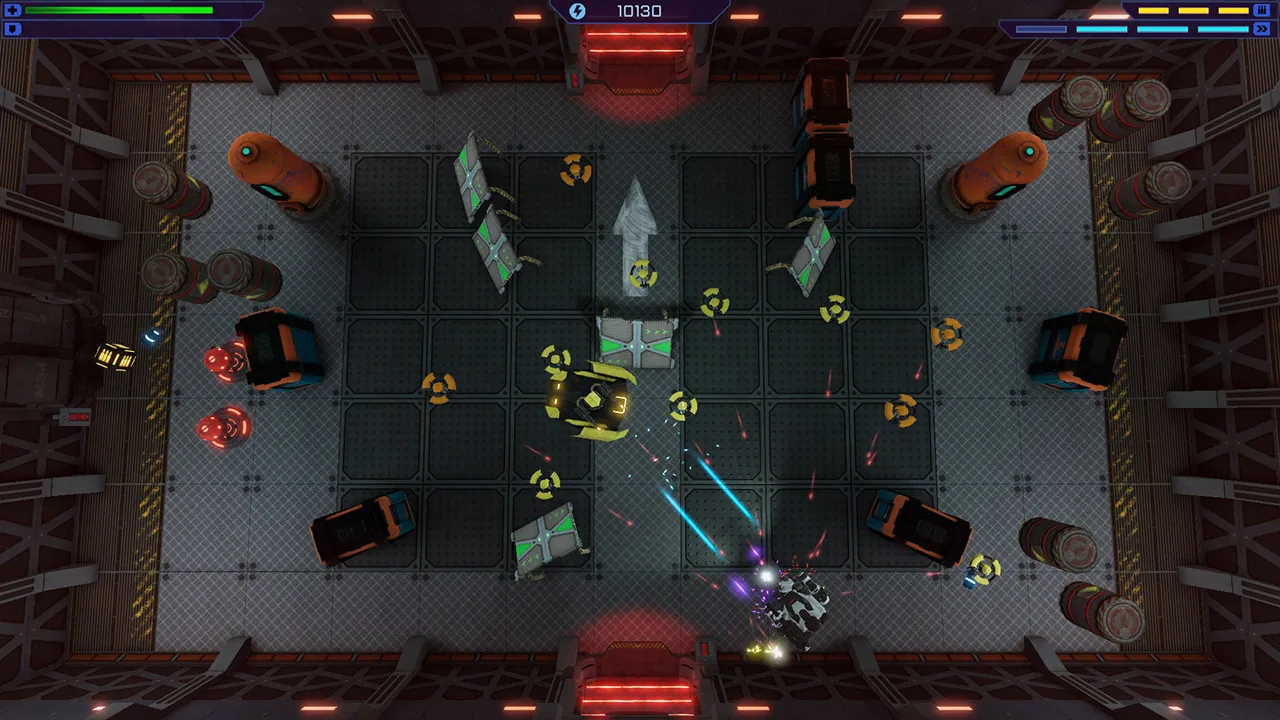Open the central crate with green panels
The image size is (1280, 720).
point(638,345)
